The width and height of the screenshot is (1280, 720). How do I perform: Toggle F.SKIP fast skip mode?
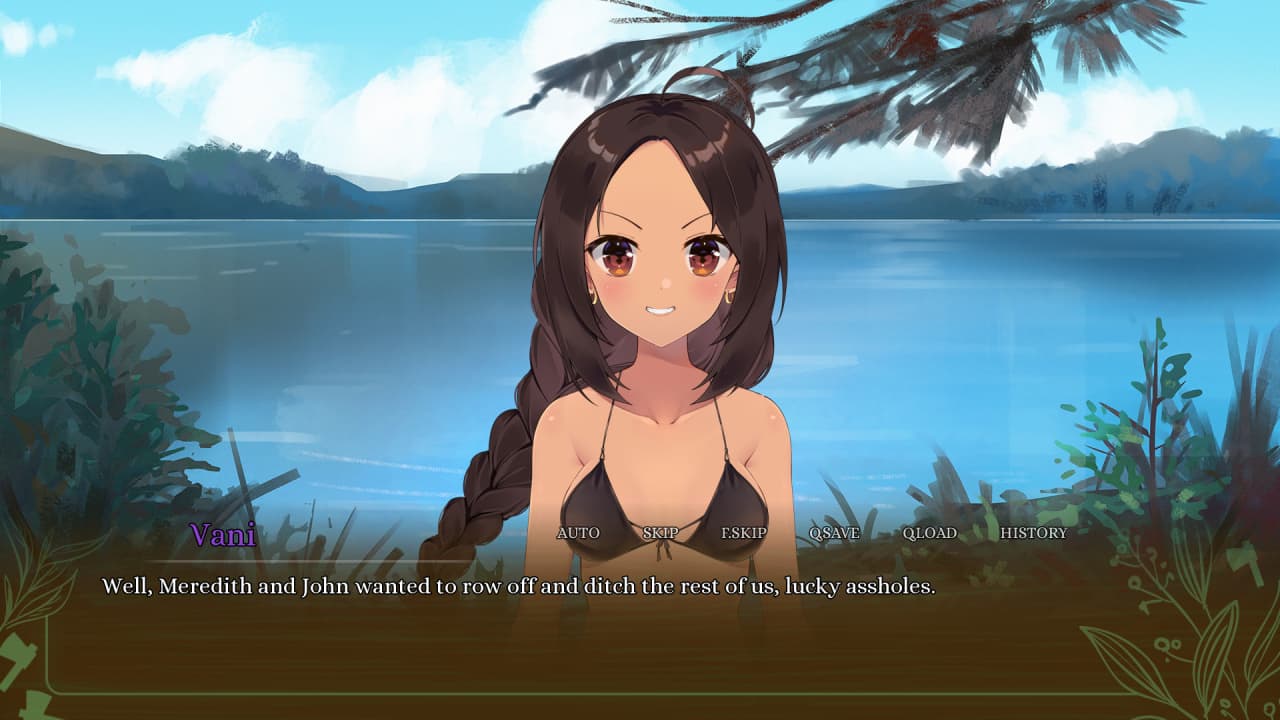744,533
